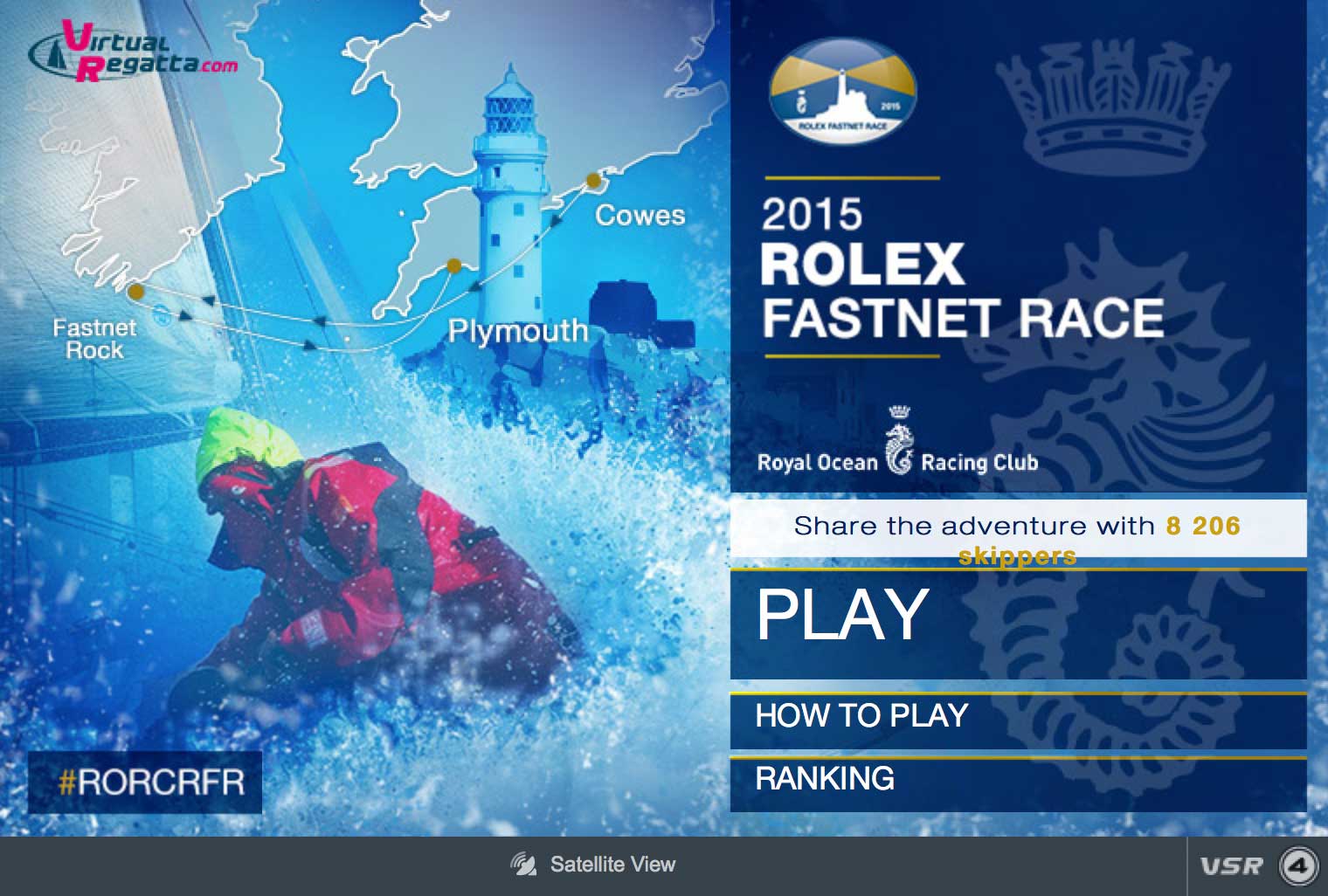Screen dimensions: 1328x896
Task: Select the satellite dish icon
Action: click(x=522, y=864)
